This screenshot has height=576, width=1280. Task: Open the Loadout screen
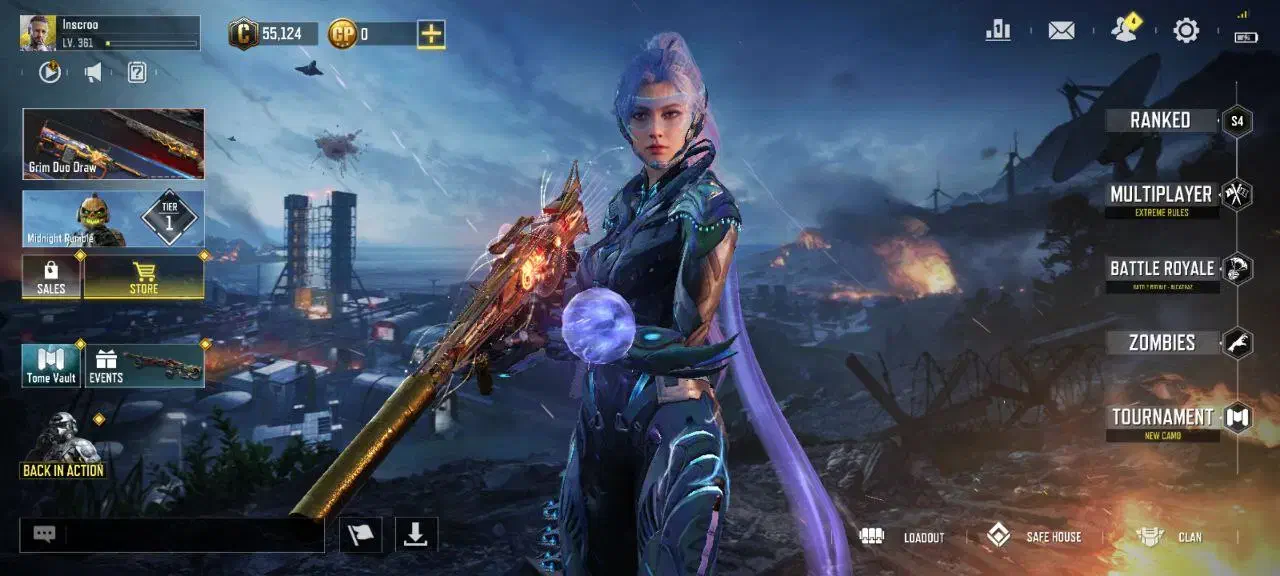902,537
